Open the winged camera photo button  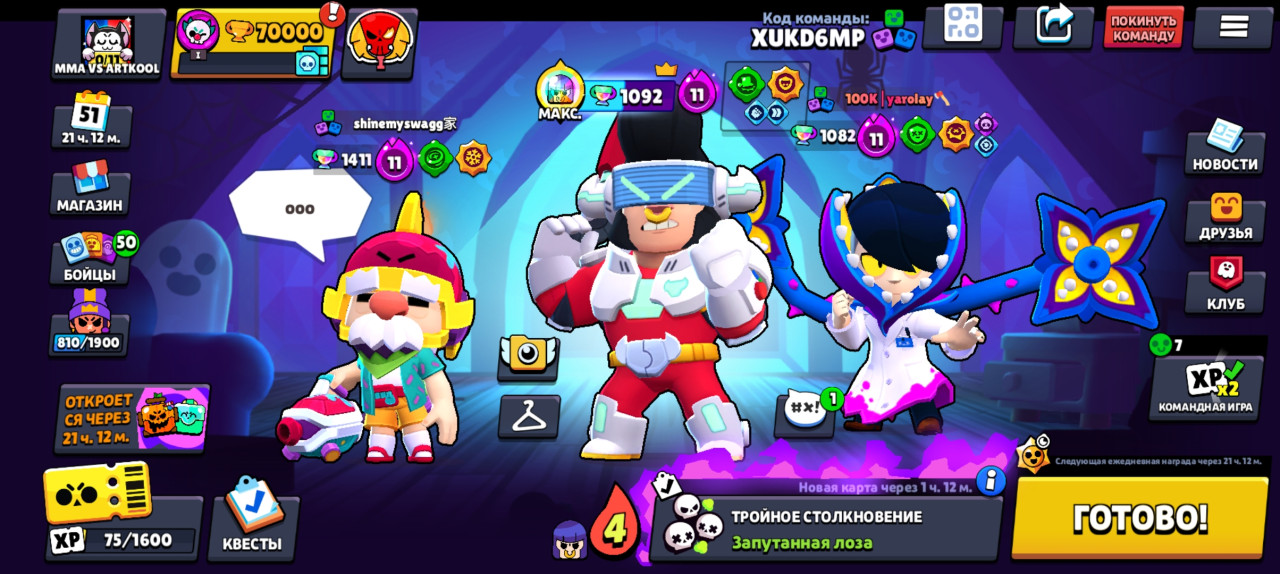528,356
